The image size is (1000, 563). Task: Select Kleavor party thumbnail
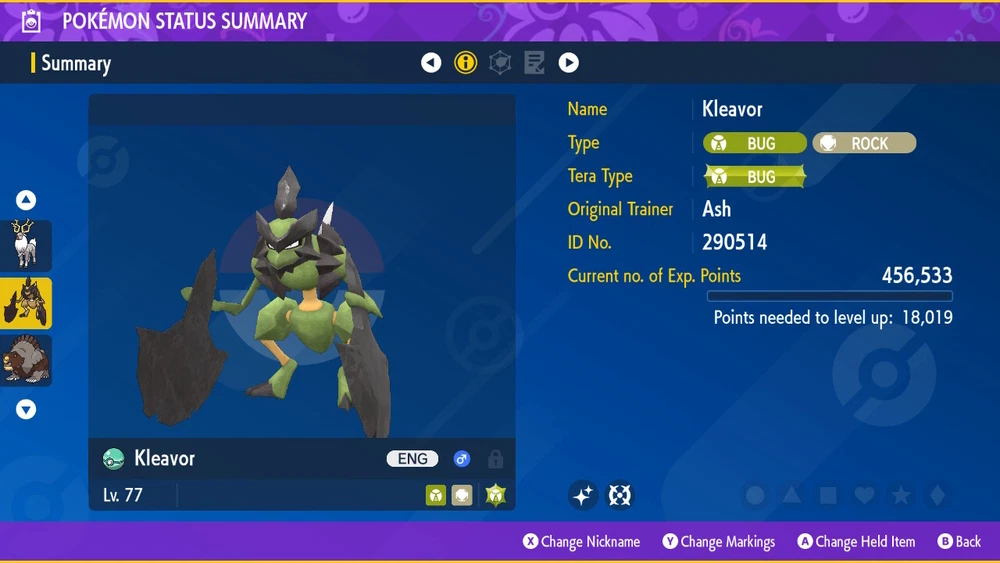pos(26,303)
